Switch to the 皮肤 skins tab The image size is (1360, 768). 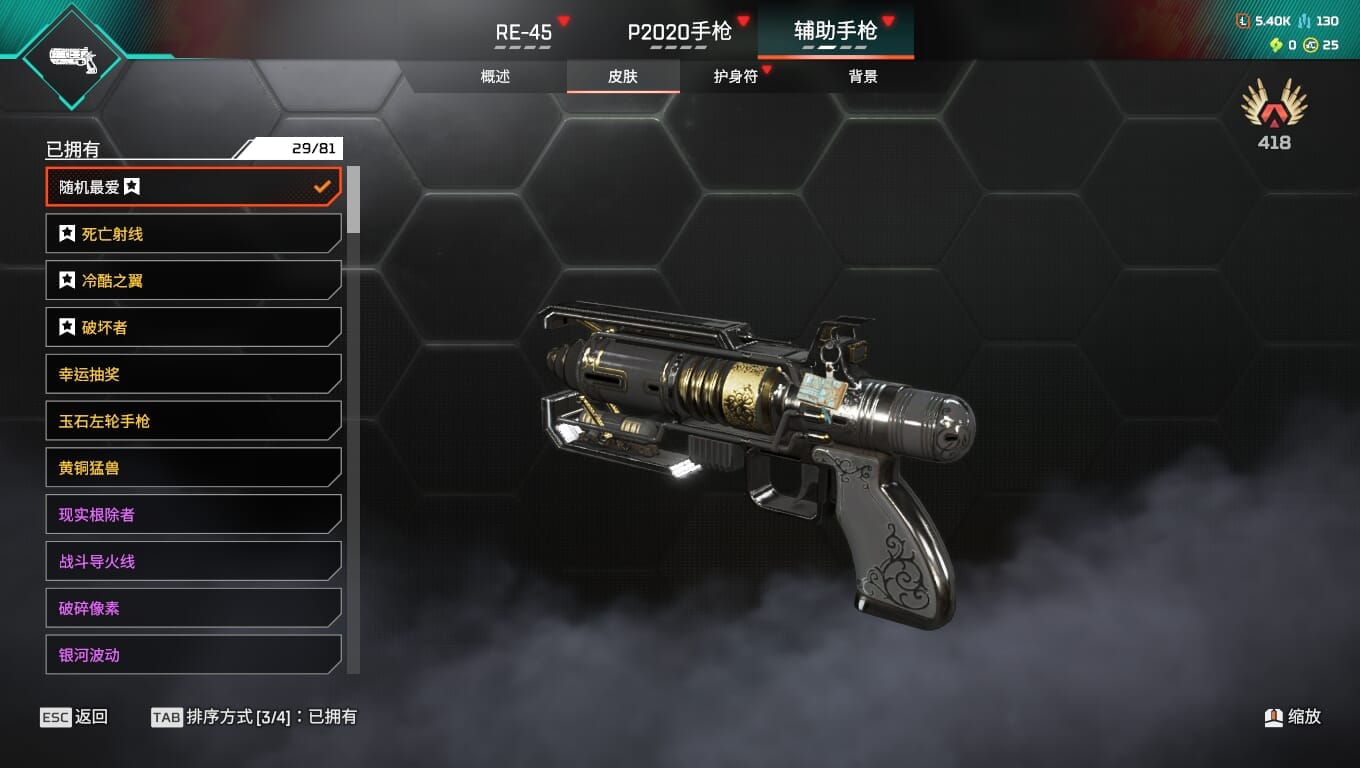coord(623,76)
